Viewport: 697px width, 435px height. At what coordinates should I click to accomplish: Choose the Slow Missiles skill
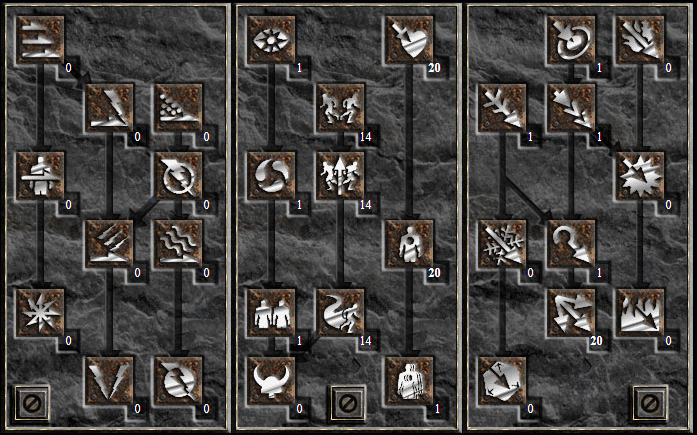[x=272, y=176]
